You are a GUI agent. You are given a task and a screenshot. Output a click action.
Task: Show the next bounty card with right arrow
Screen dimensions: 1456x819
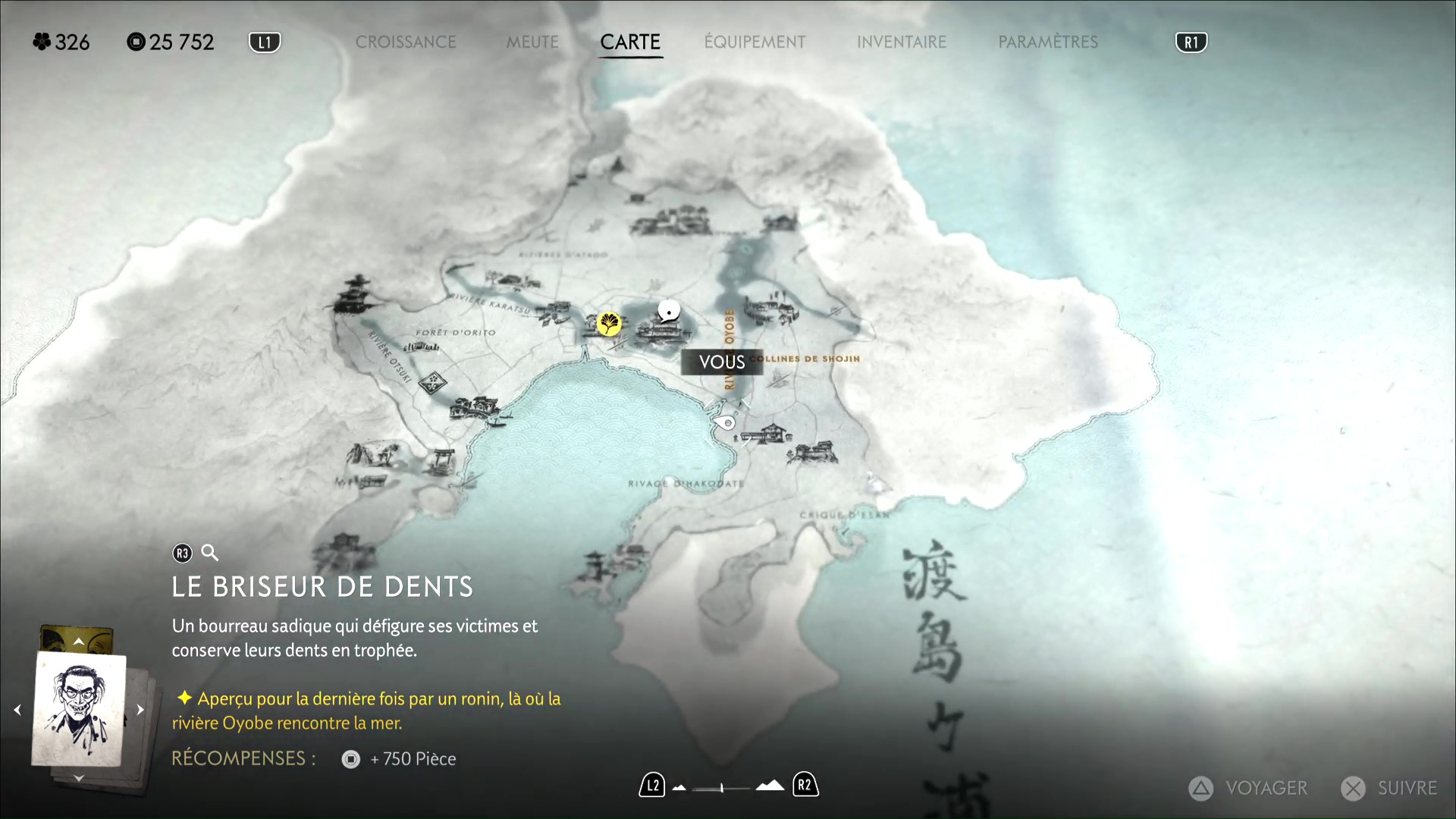click(x=140, y=710)
